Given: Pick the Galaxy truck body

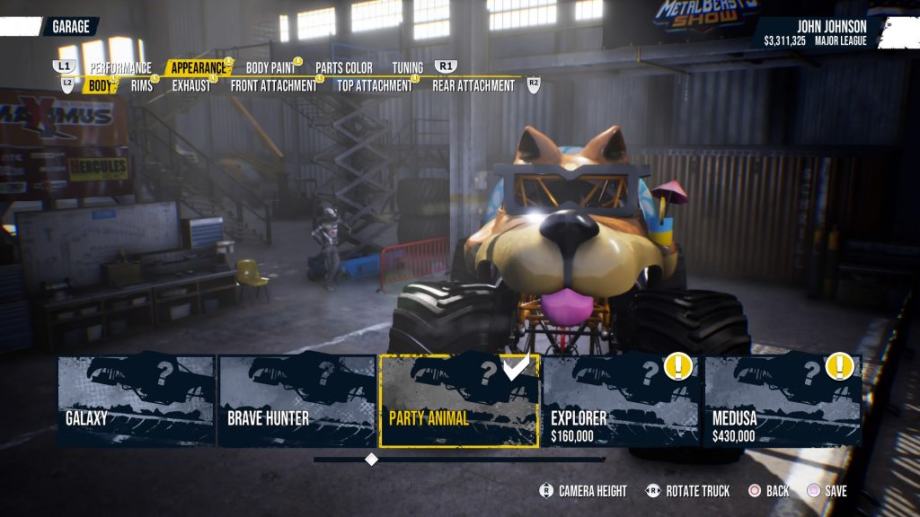Looking at the screenshot, I should (136, 400).
